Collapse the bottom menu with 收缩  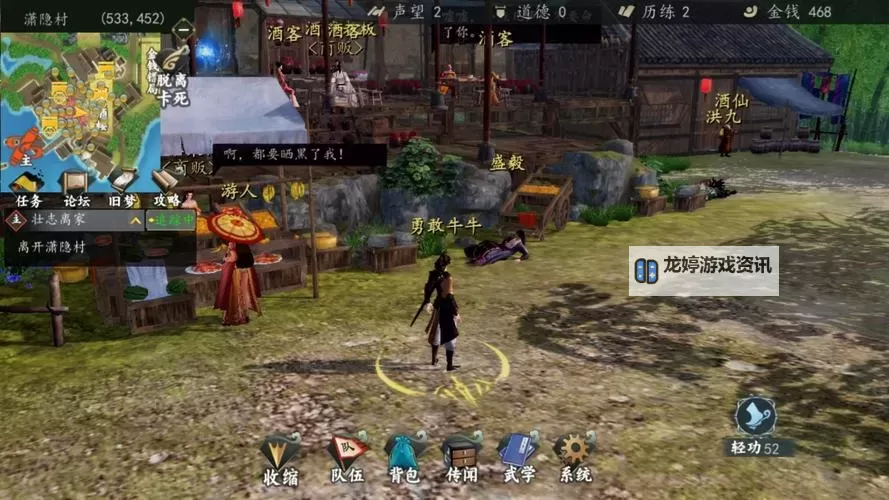[280, 457]
